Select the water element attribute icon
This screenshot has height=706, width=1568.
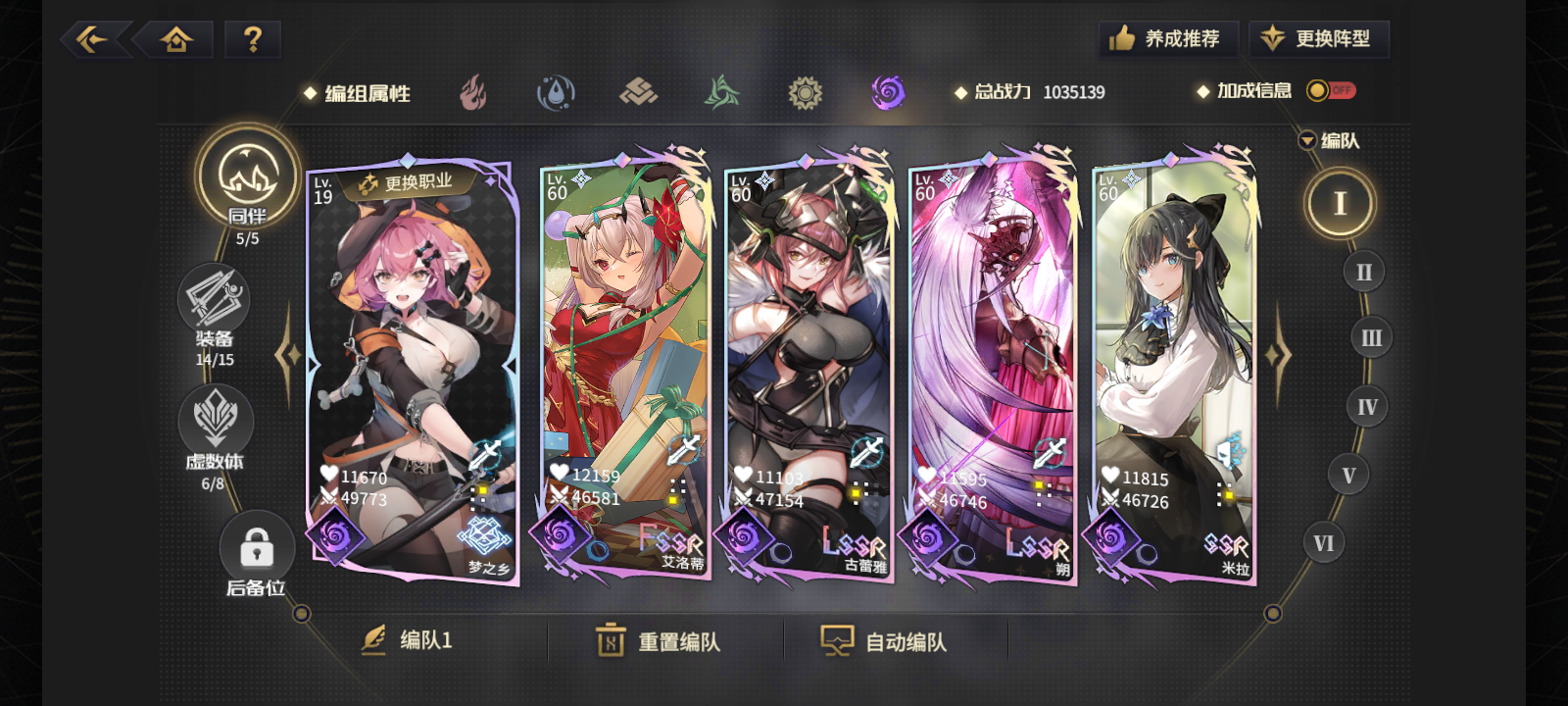[x=557, y=90]
